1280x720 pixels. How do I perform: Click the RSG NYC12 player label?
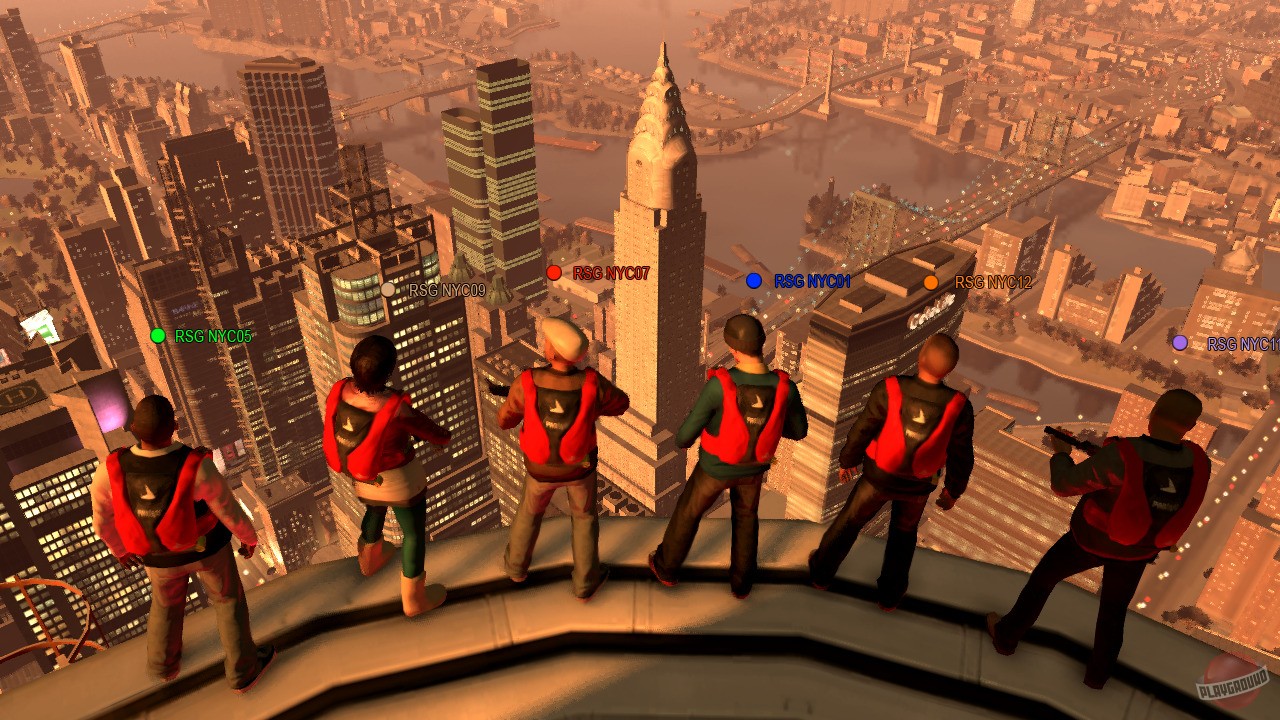[x=995, y=281]
